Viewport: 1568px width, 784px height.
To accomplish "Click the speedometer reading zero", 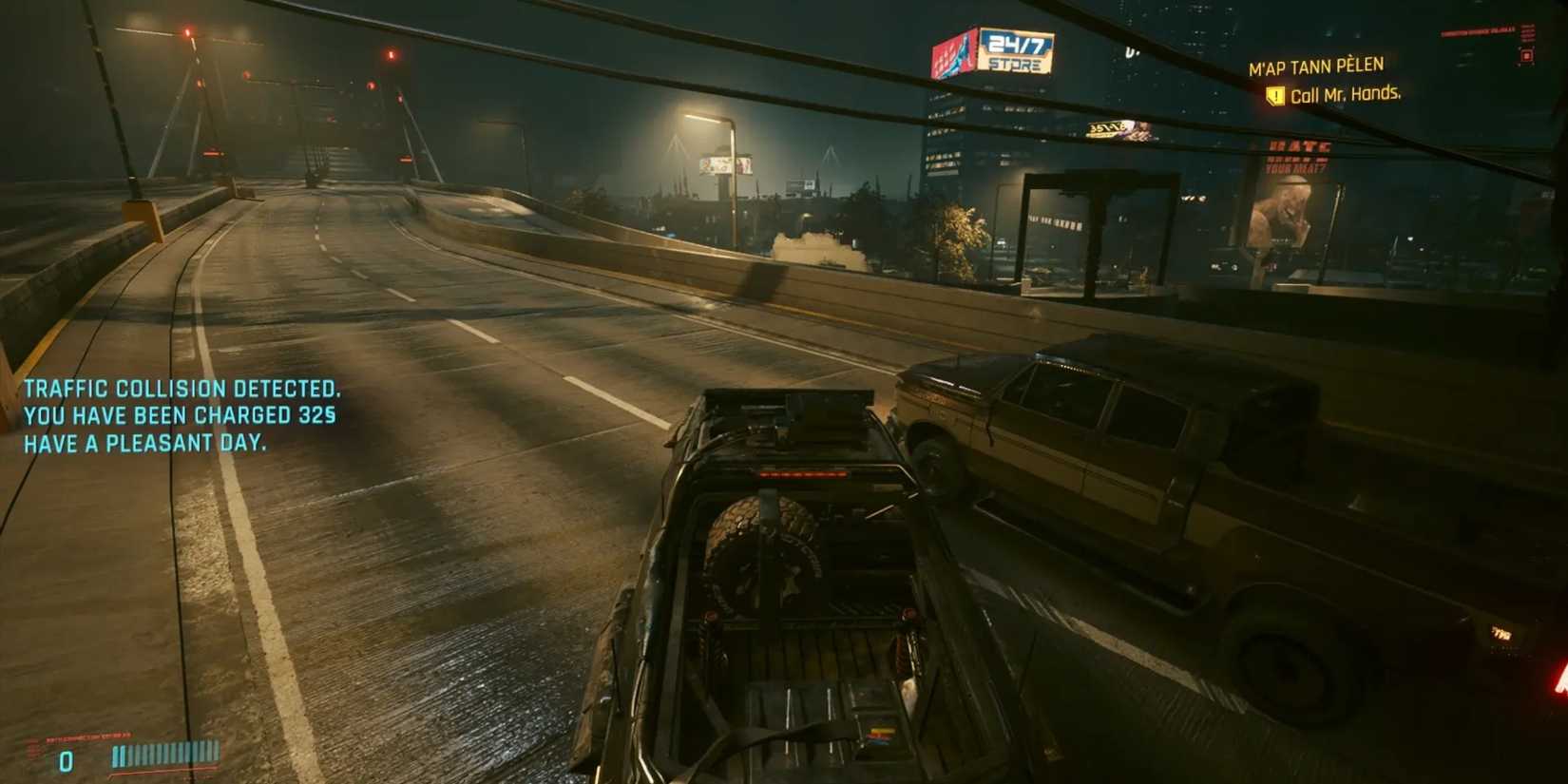I will pos(66,759).
